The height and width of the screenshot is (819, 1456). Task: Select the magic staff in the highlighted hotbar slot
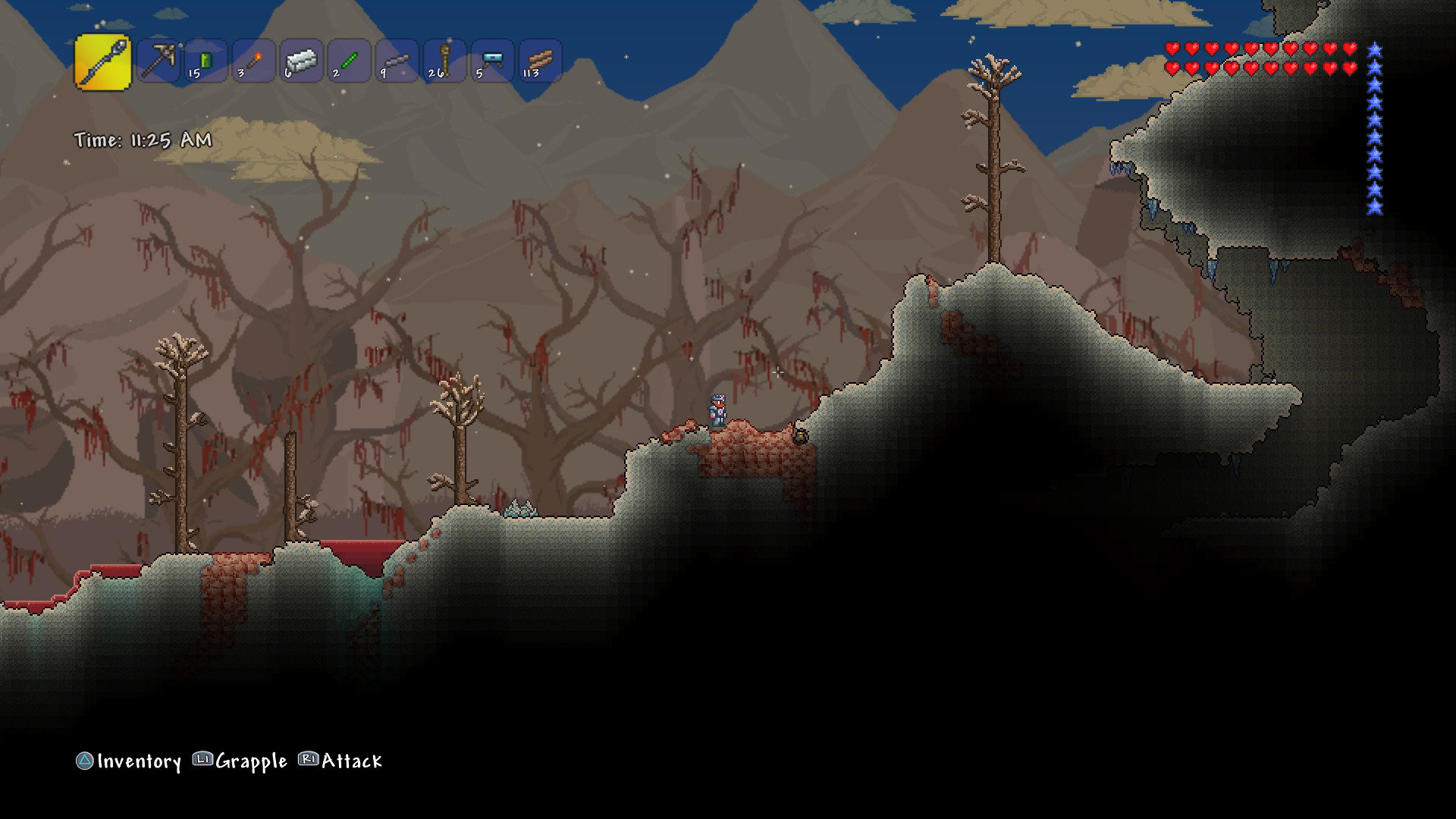point(103,61)
